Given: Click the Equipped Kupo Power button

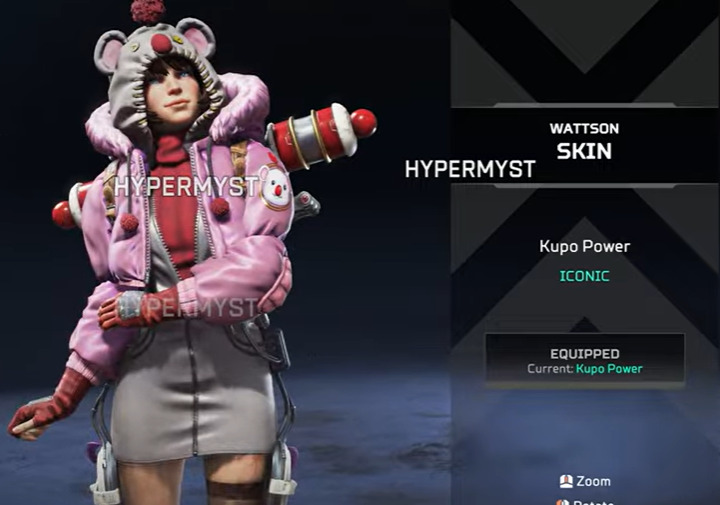Looking at the screenshot, I should click(585, 360).
